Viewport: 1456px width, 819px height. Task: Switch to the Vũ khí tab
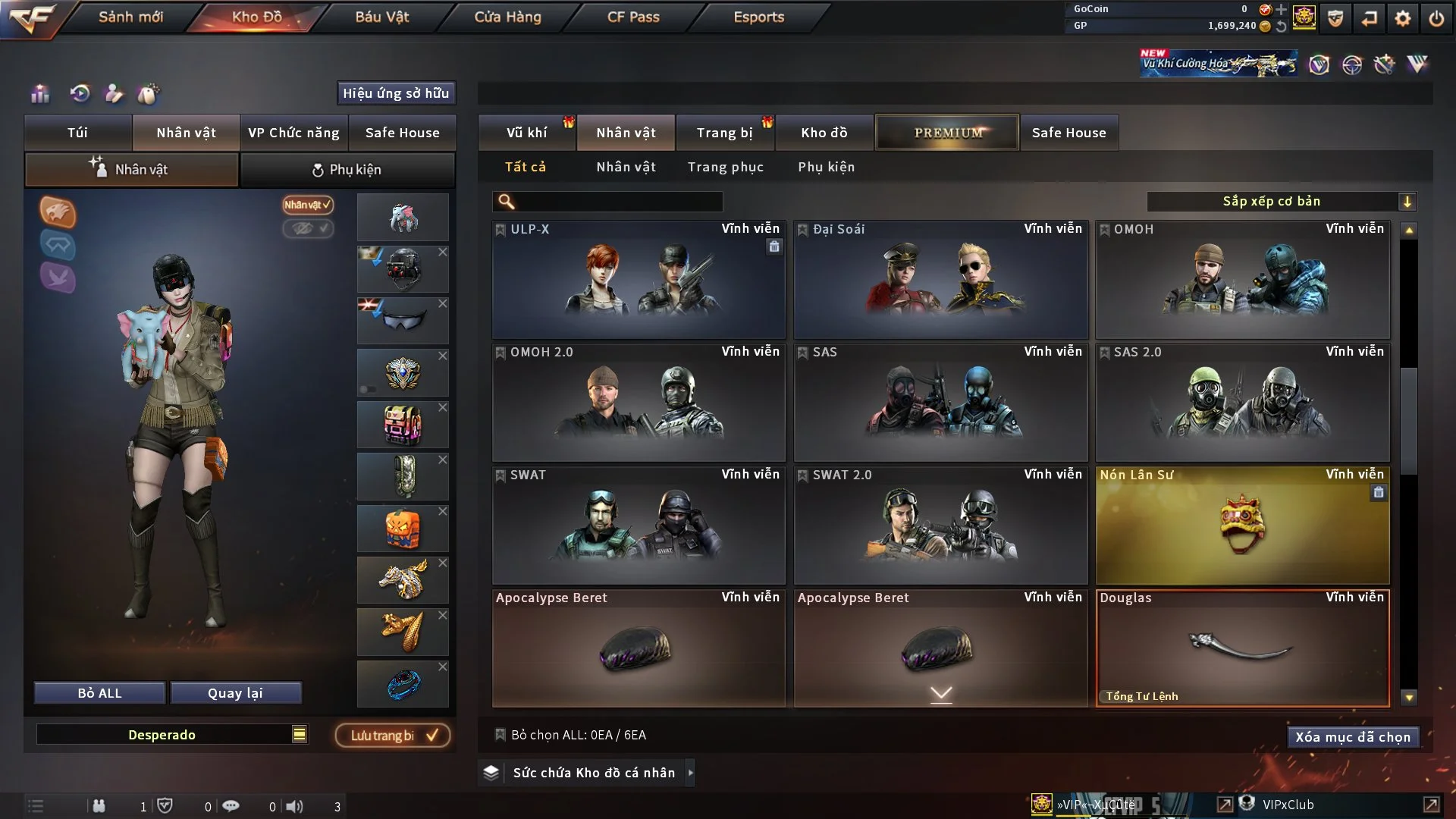click(526, 133)
